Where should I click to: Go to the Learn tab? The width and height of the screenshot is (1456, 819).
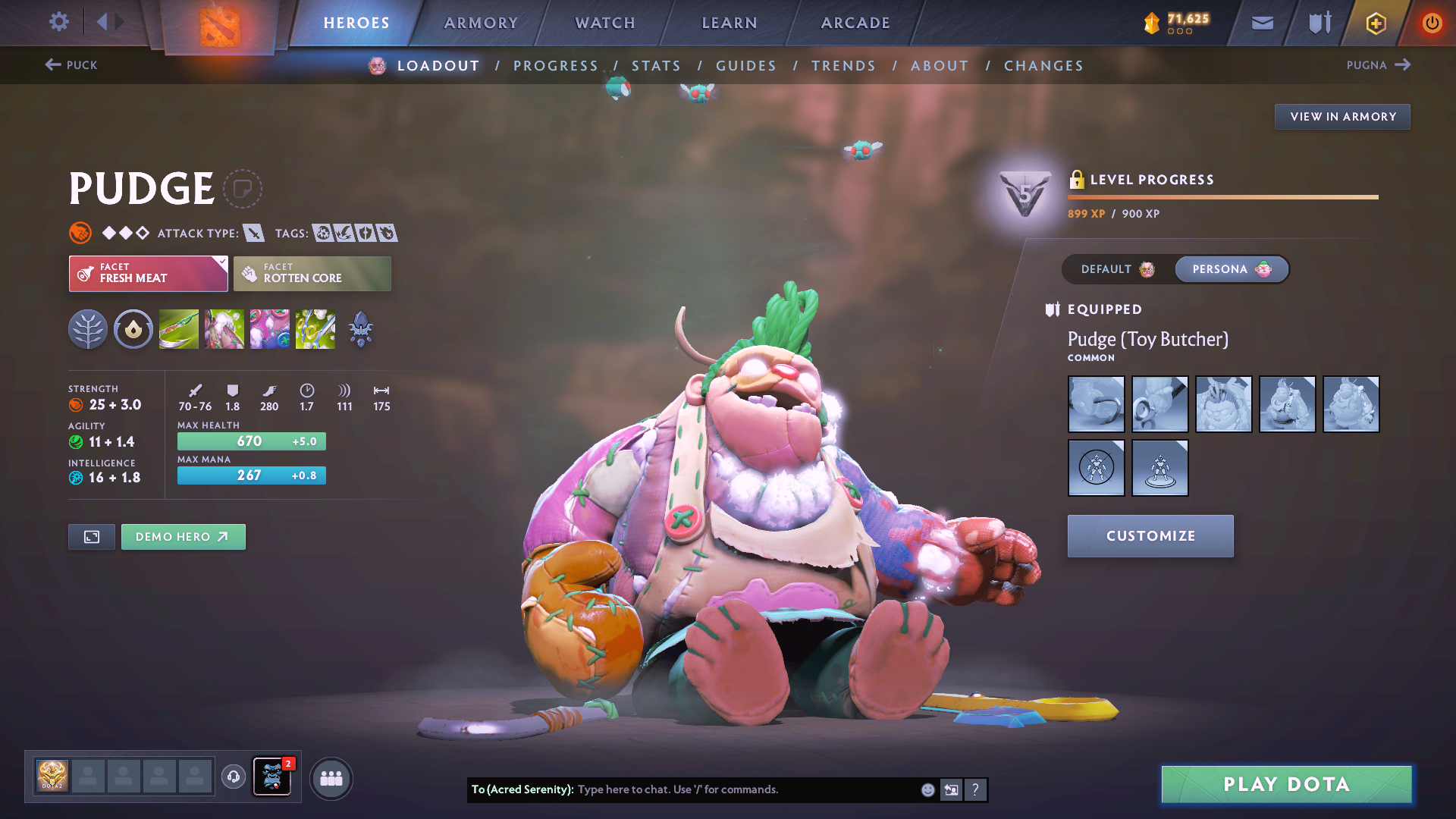click(x=730, y=23)
